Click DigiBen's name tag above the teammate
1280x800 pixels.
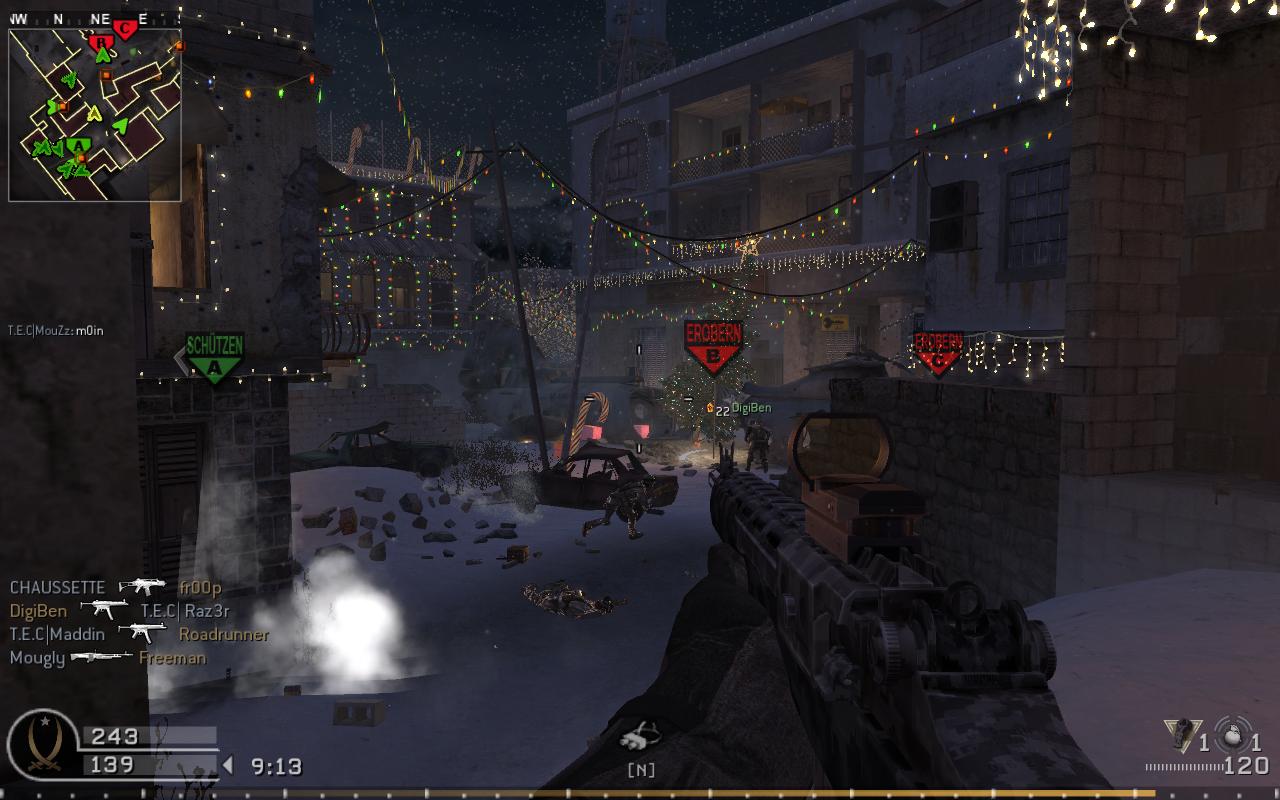pyautogui.click(x=750, y=408)
